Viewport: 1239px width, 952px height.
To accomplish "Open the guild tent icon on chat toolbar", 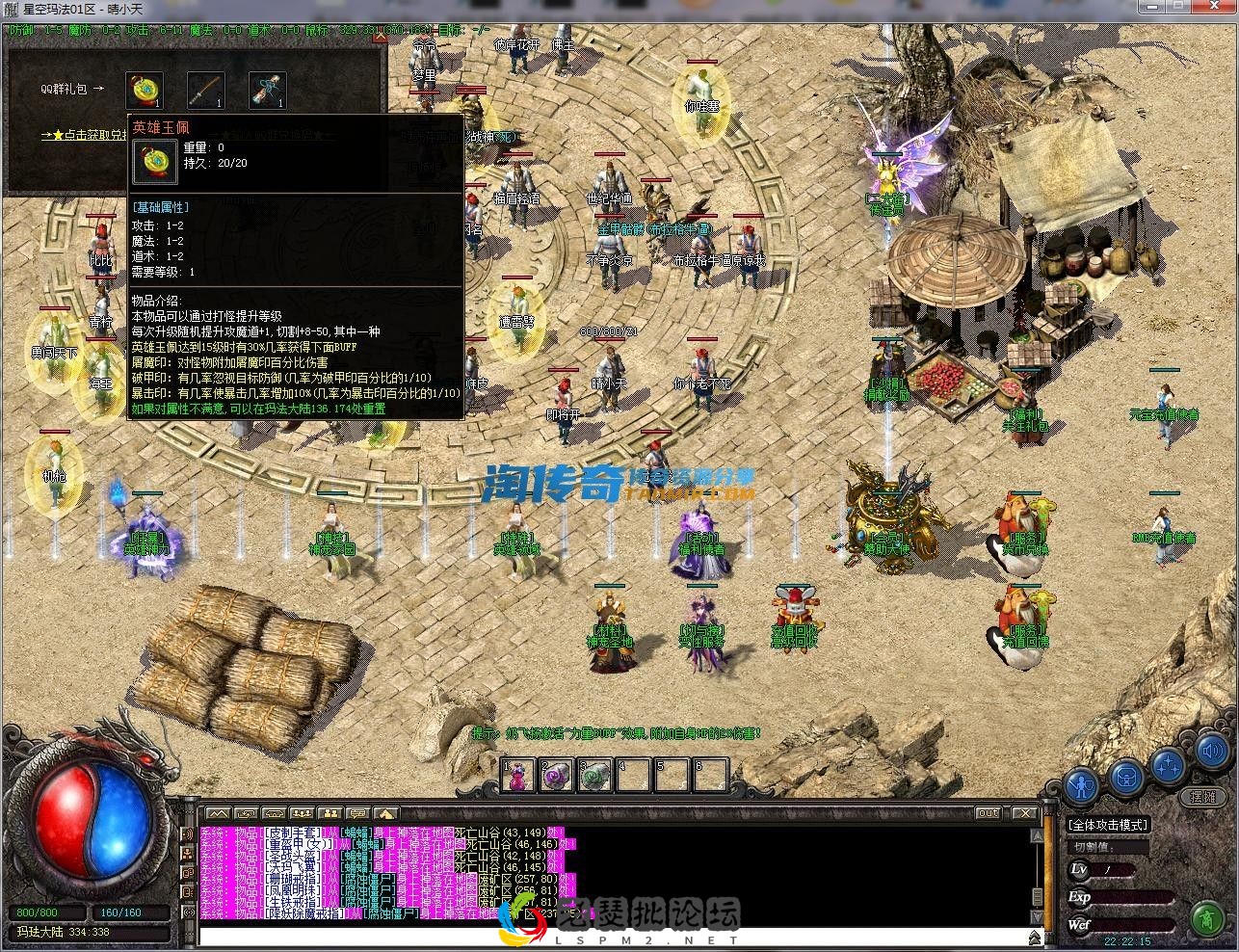I will pyautogui.click(x=388, y=813).
